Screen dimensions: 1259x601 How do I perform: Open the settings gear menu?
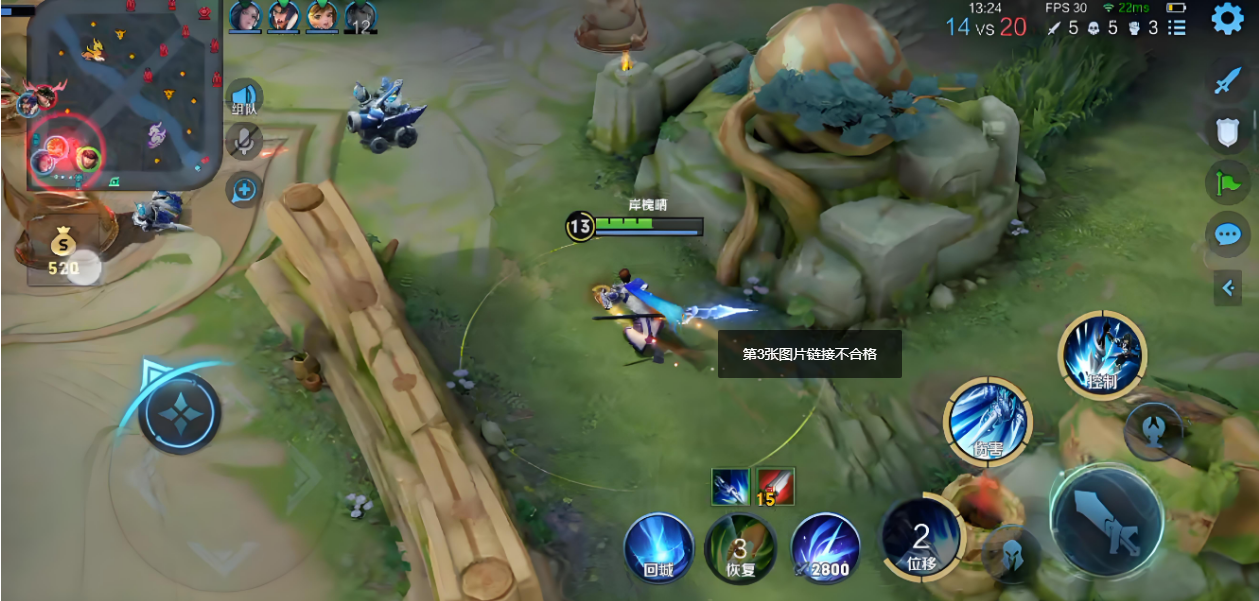click(x=1227, y=19)
